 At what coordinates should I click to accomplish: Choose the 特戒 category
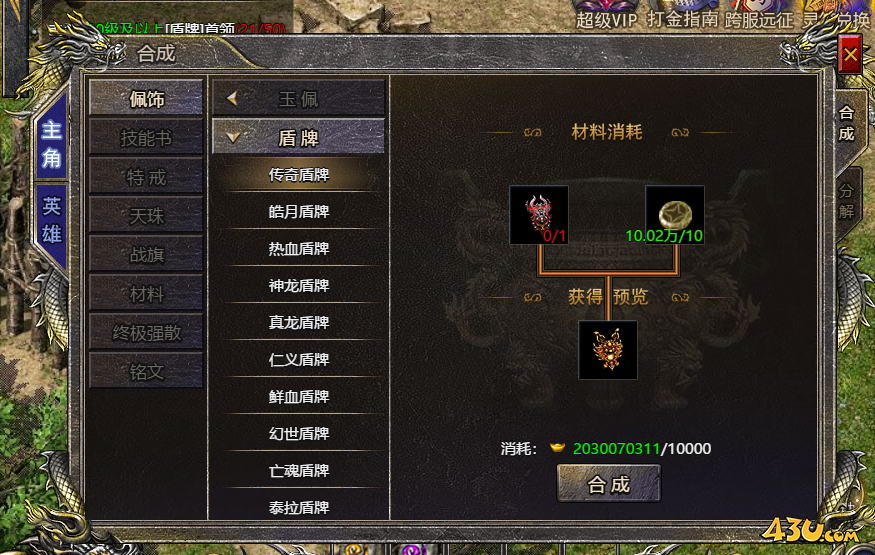click(146, 177)
